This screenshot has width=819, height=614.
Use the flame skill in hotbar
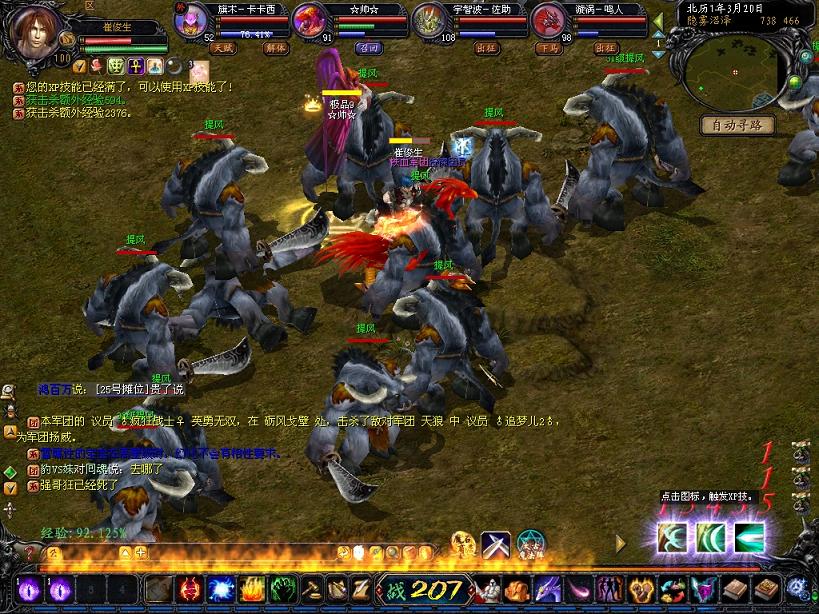coord(251,589)
